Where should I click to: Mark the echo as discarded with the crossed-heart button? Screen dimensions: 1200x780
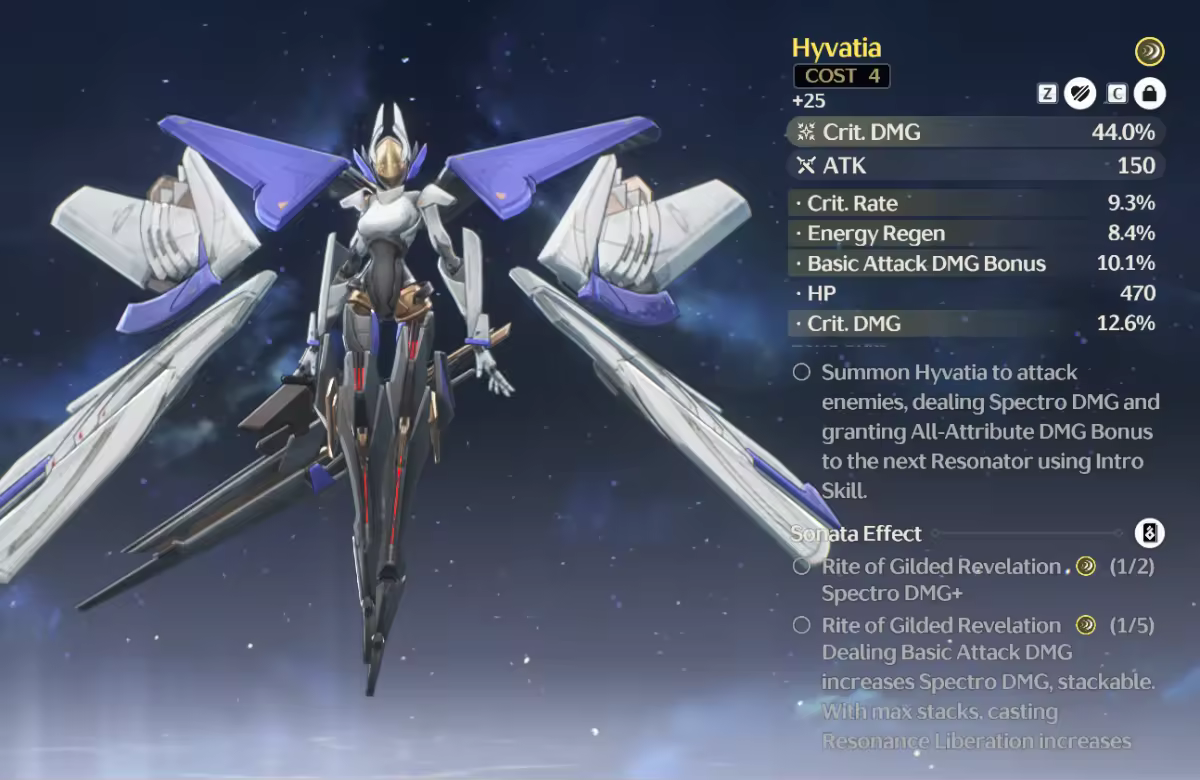coord(1079,94)
